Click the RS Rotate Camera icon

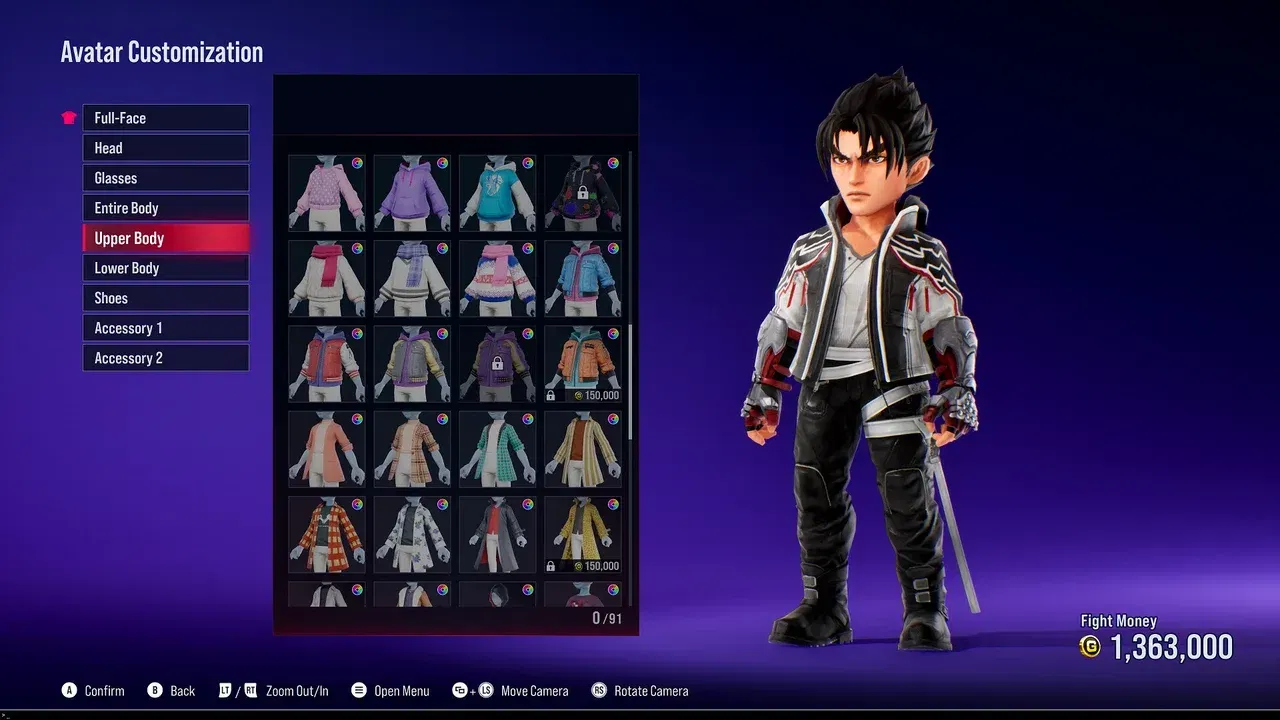coord(597,690)
